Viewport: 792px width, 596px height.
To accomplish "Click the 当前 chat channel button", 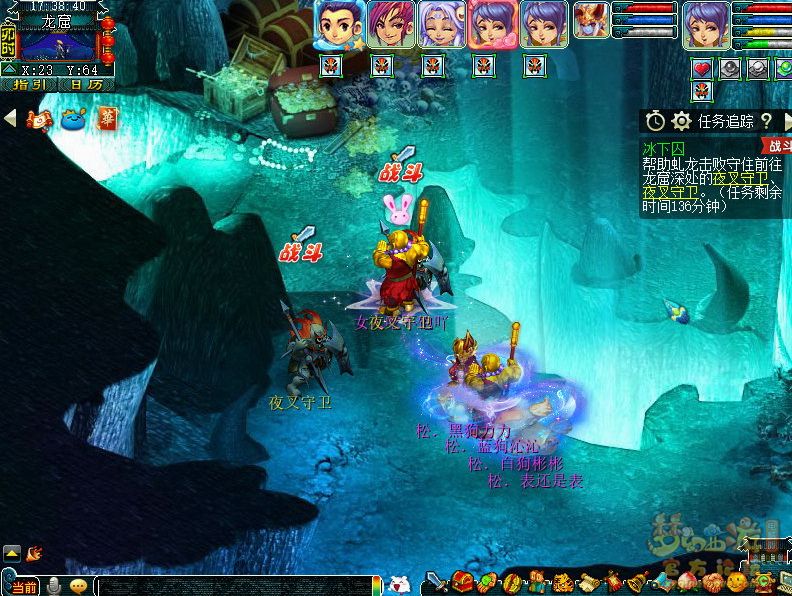I will click(x=22, y=586).
